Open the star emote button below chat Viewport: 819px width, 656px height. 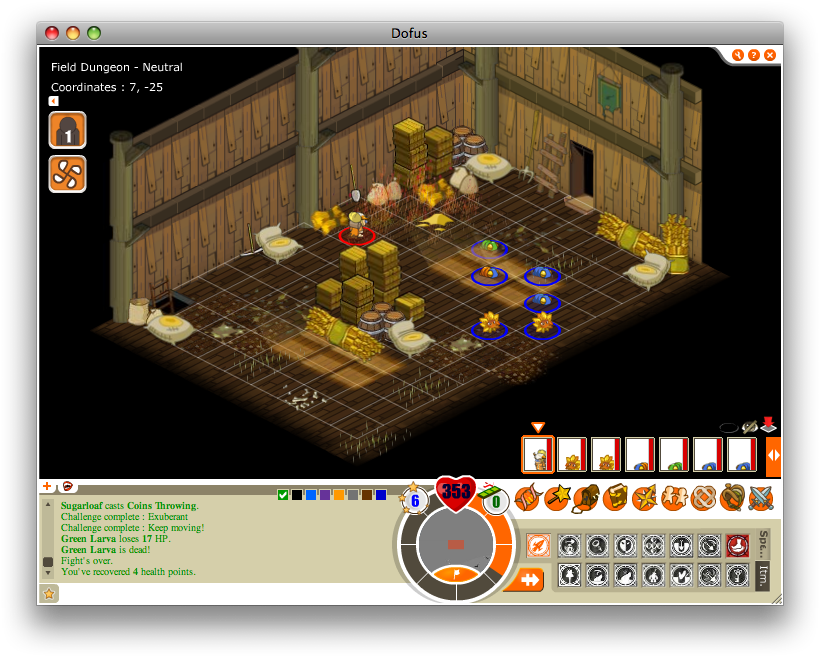(x=49, y=593)
